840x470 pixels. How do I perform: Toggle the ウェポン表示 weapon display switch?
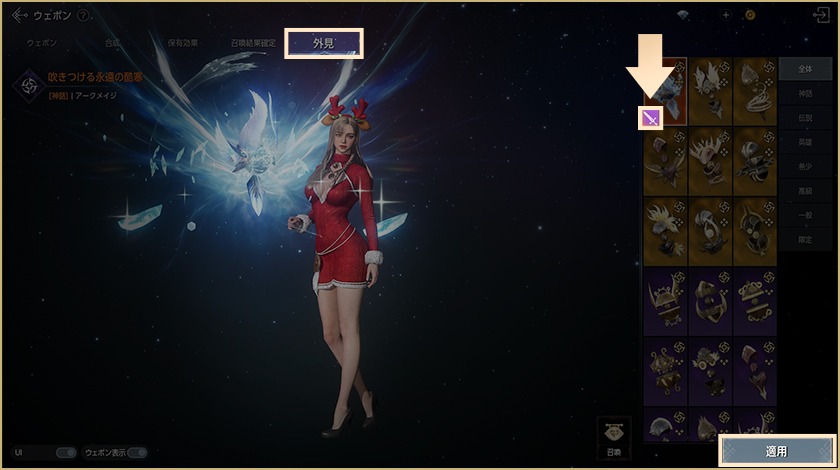(x=137, y=452)
